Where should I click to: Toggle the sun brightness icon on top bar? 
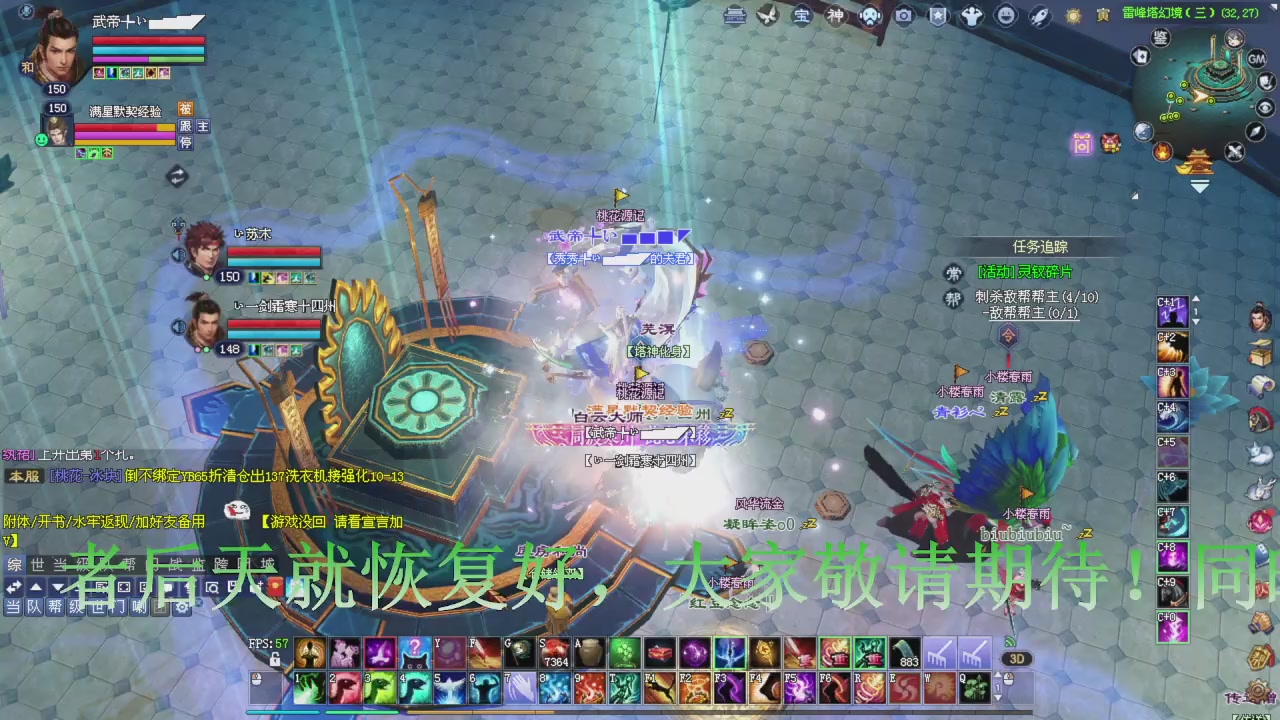(1073, 15)
